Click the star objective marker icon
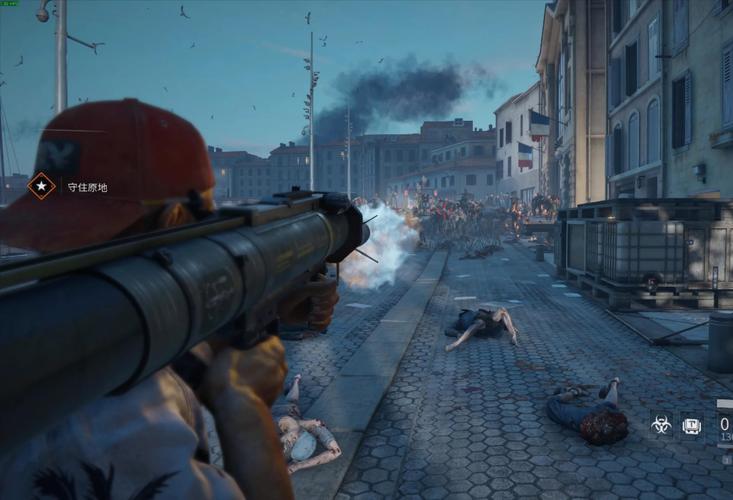 coord(41,186)
